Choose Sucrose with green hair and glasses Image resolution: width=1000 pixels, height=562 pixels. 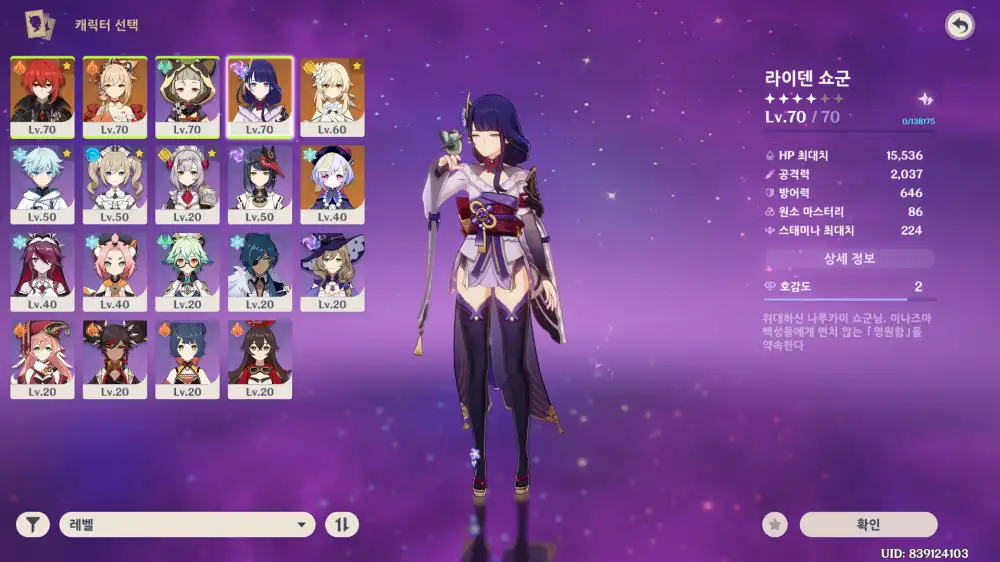[187, 272]
